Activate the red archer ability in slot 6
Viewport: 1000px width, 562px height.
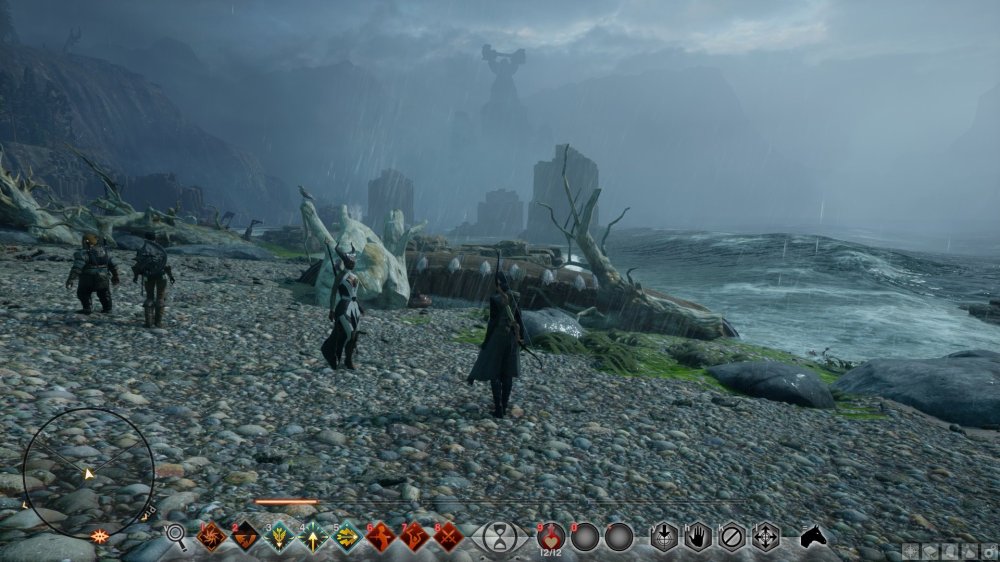381,537
